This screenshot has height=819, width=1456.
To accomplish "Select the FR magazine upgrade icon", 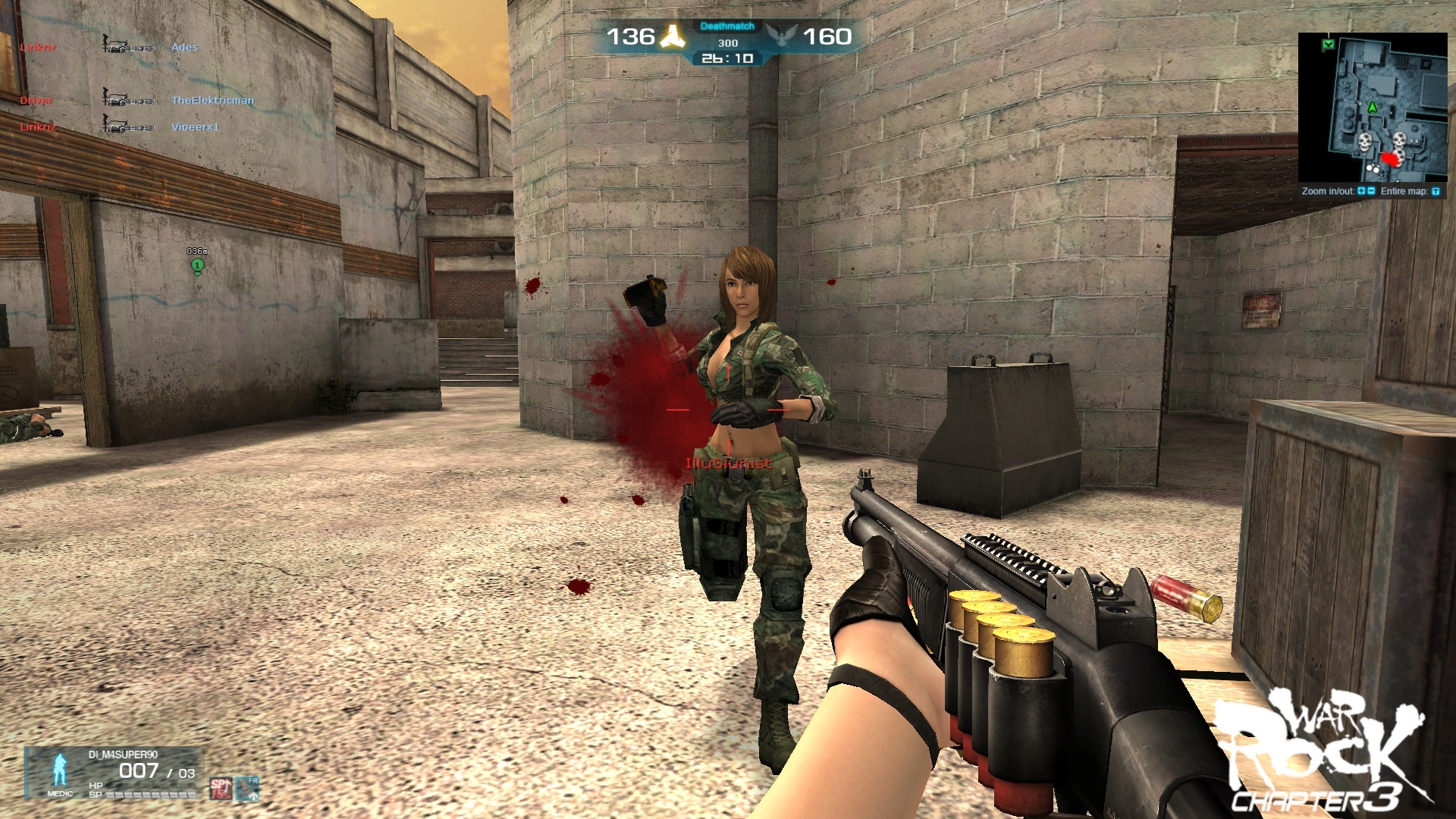I will pos(247,789).
